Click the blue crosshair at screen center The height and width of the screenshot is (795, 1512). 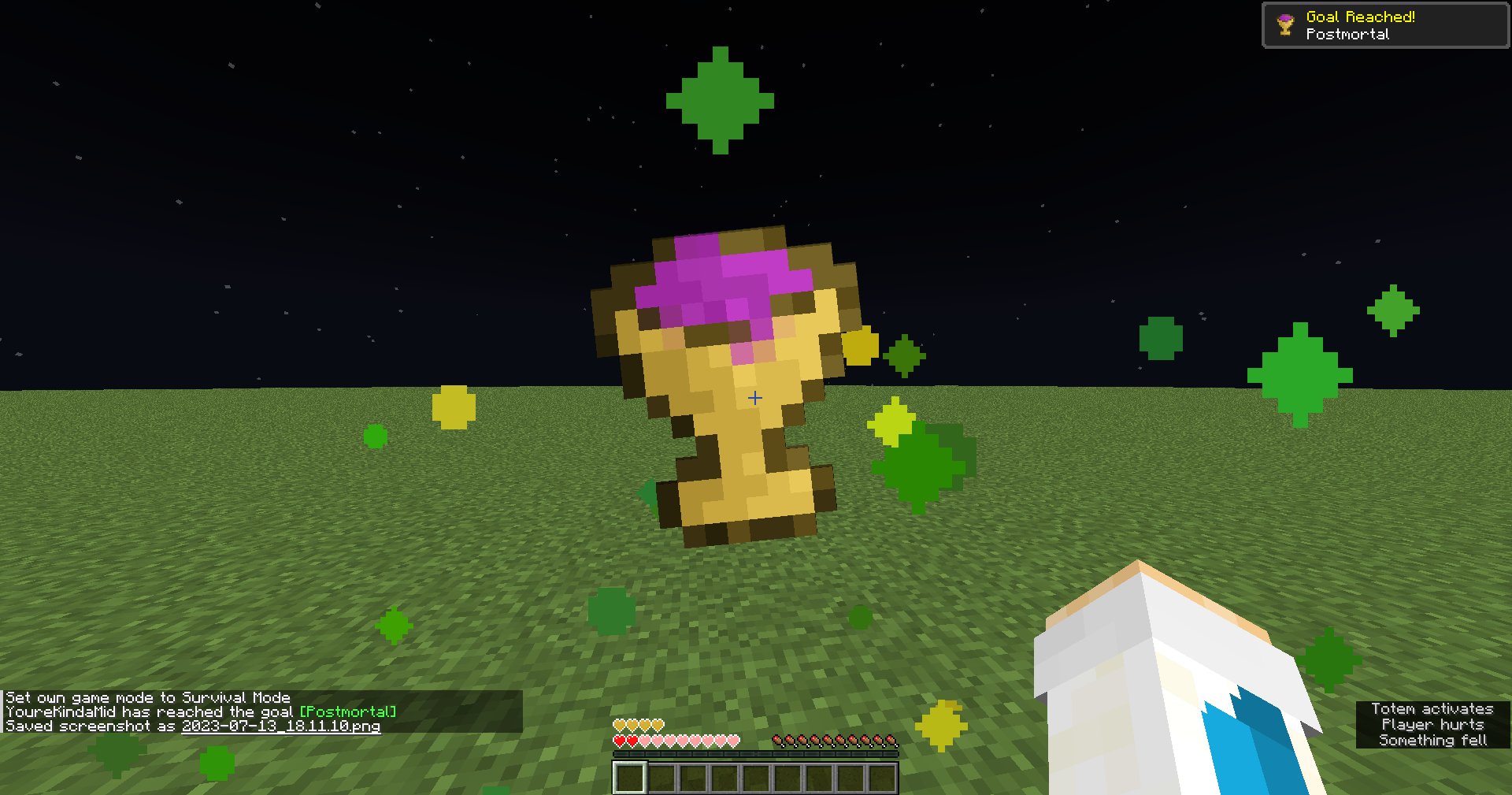pyautogui.click(x=754, y=398)
